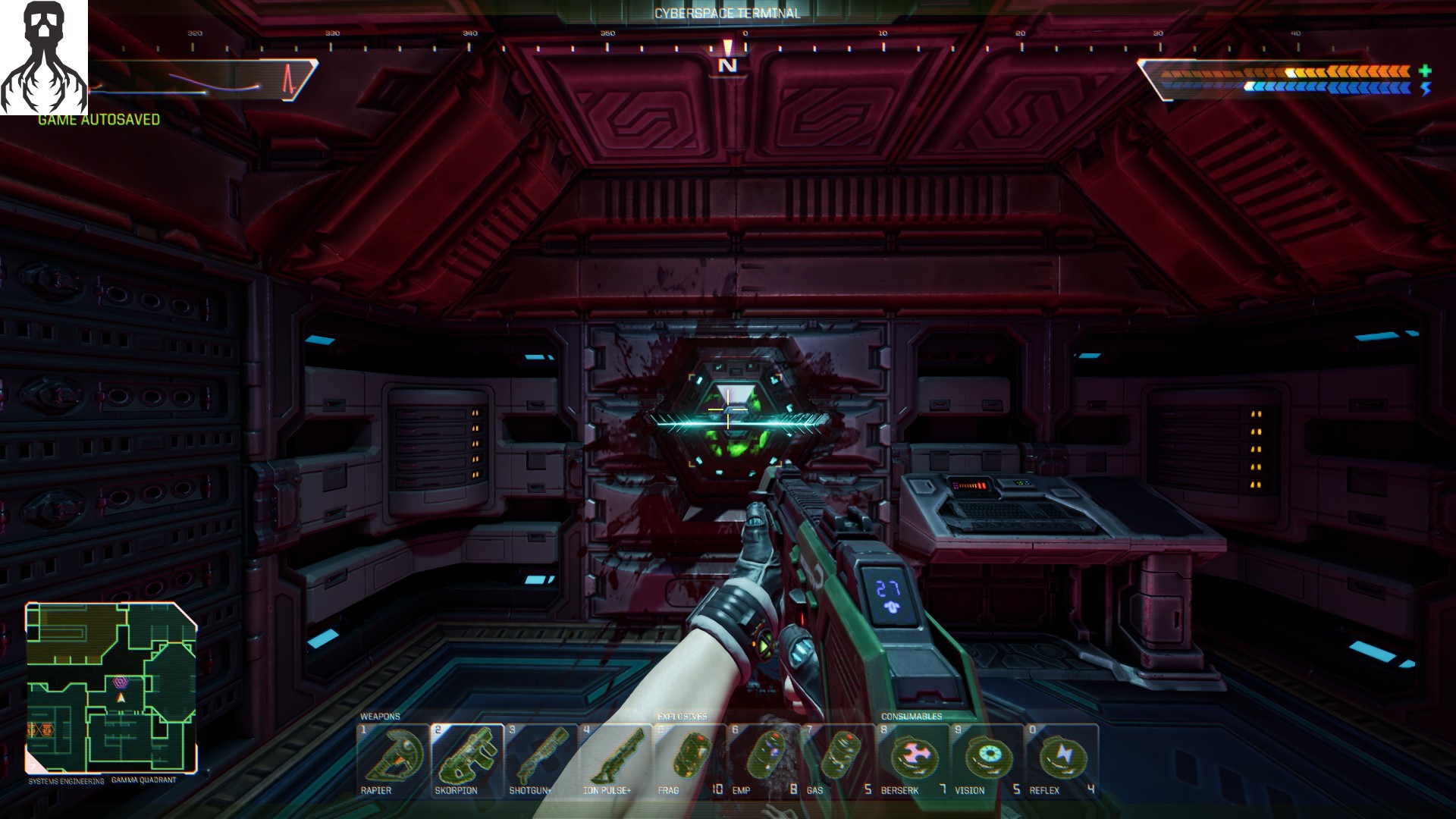The width and height of the screenshot is (1456, 819).
Task: Select the Gas grenade slot
Action: pyautogui.click(x=838, y=761)
